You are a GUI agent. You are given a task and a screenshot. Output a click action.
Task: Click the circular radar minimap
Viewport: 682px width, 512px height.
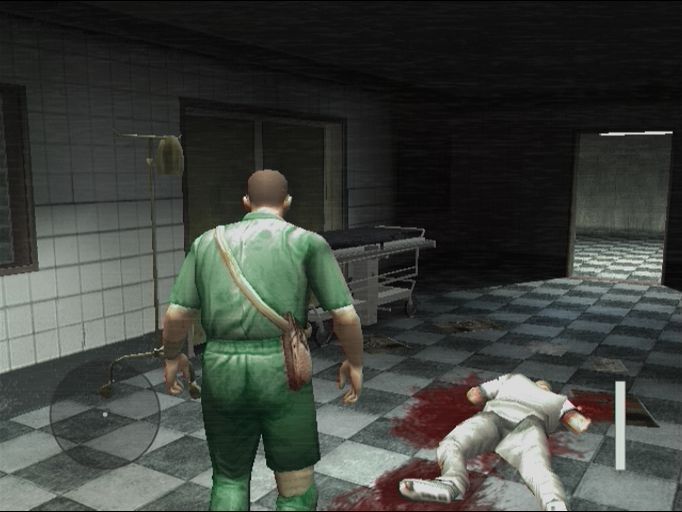pos(105,413)
